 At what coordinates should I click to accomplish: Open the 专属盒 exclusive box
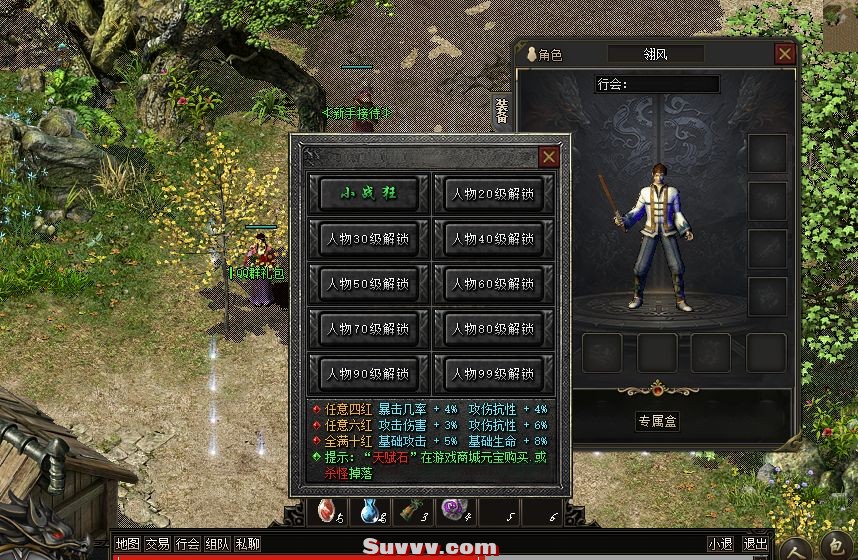click(657, 421)
